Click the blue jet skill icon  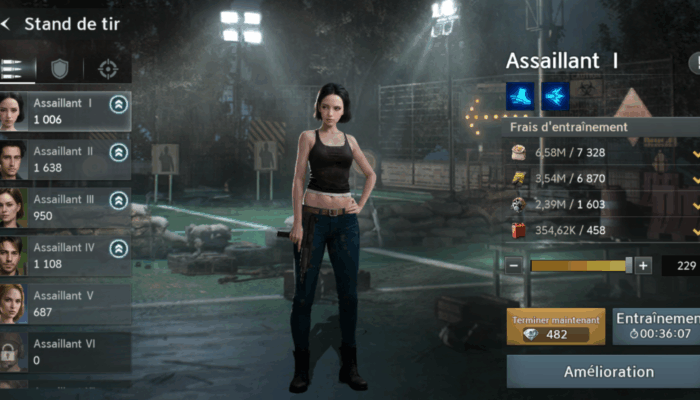[555, 96]
